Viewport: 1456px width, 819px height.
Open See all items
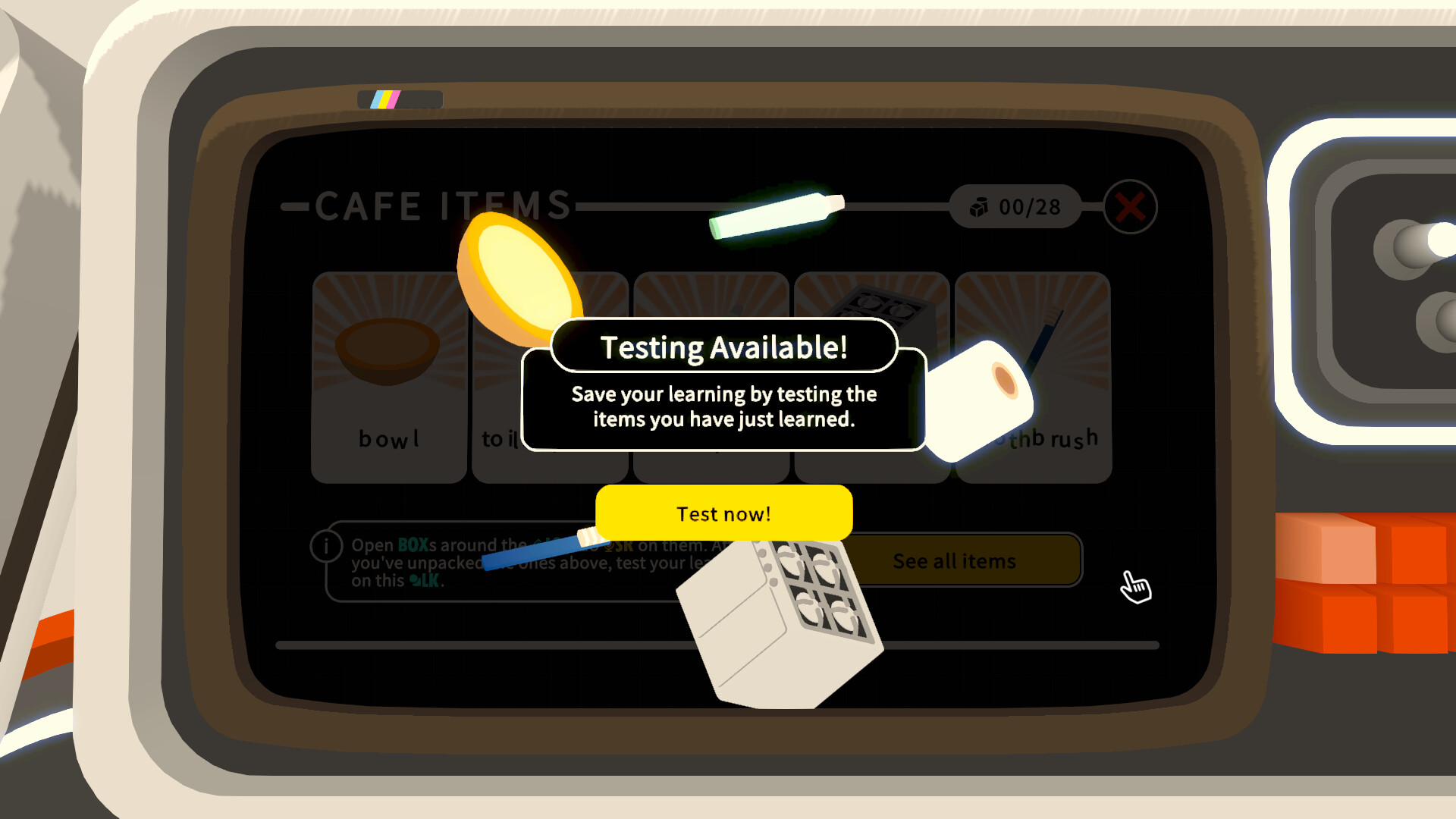(x=954, y=561)
